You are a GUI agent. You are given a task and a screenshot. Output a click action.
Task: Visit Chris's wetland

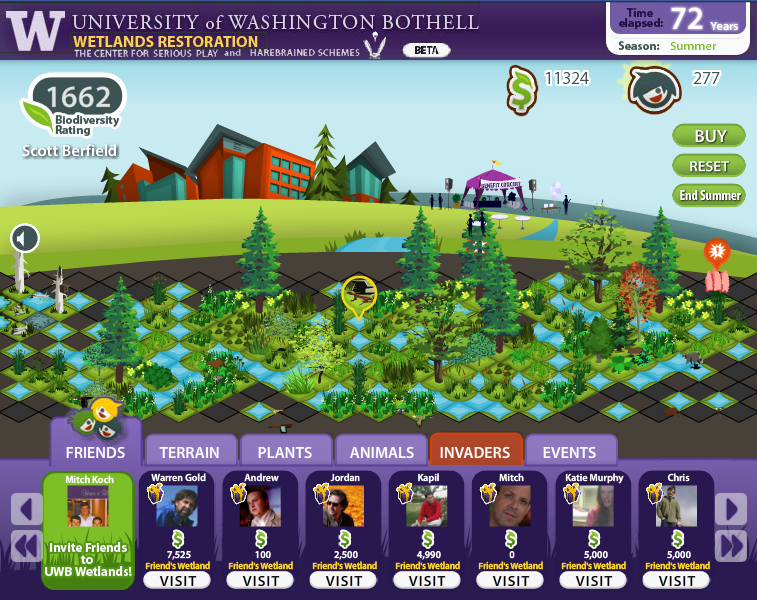[x=677, y=581]
